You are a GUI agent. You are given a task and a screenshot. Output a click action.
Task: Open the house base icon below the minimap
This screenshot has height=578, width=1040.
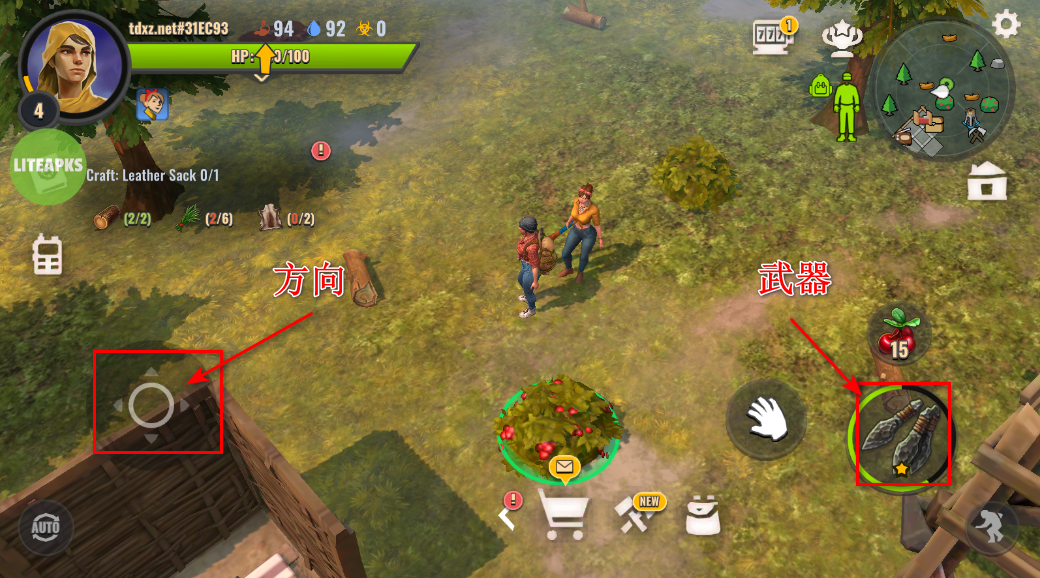[x=987, y=181]
